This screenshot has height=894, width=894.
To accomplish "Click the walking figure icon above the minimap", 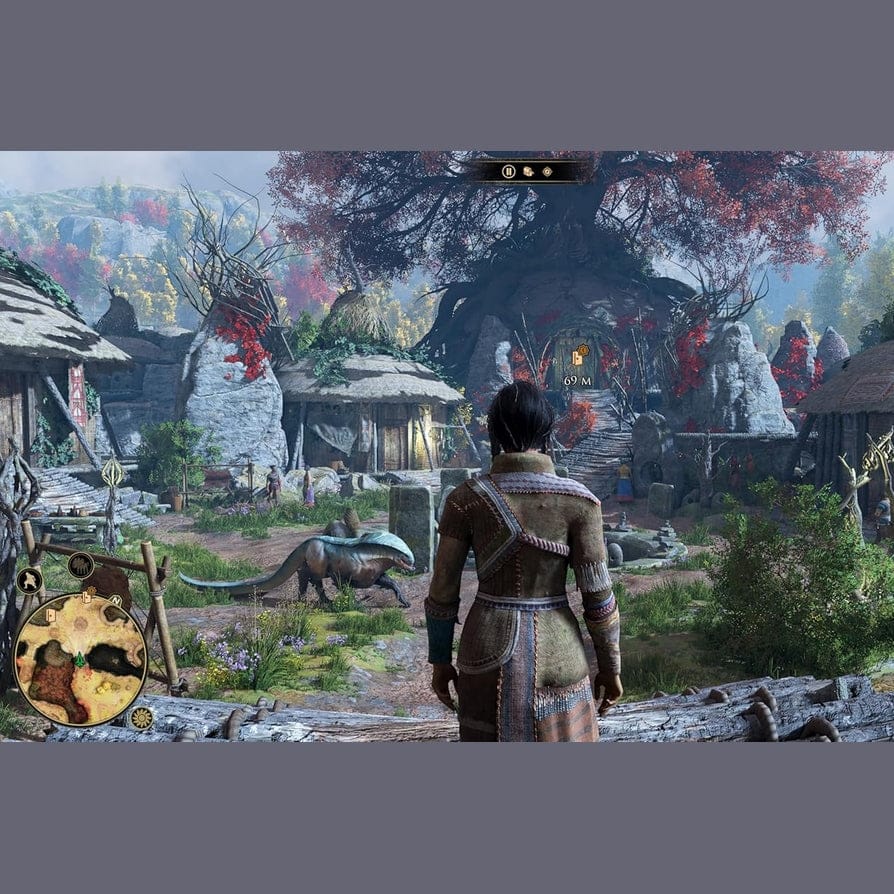I will [x=29, y=580].
